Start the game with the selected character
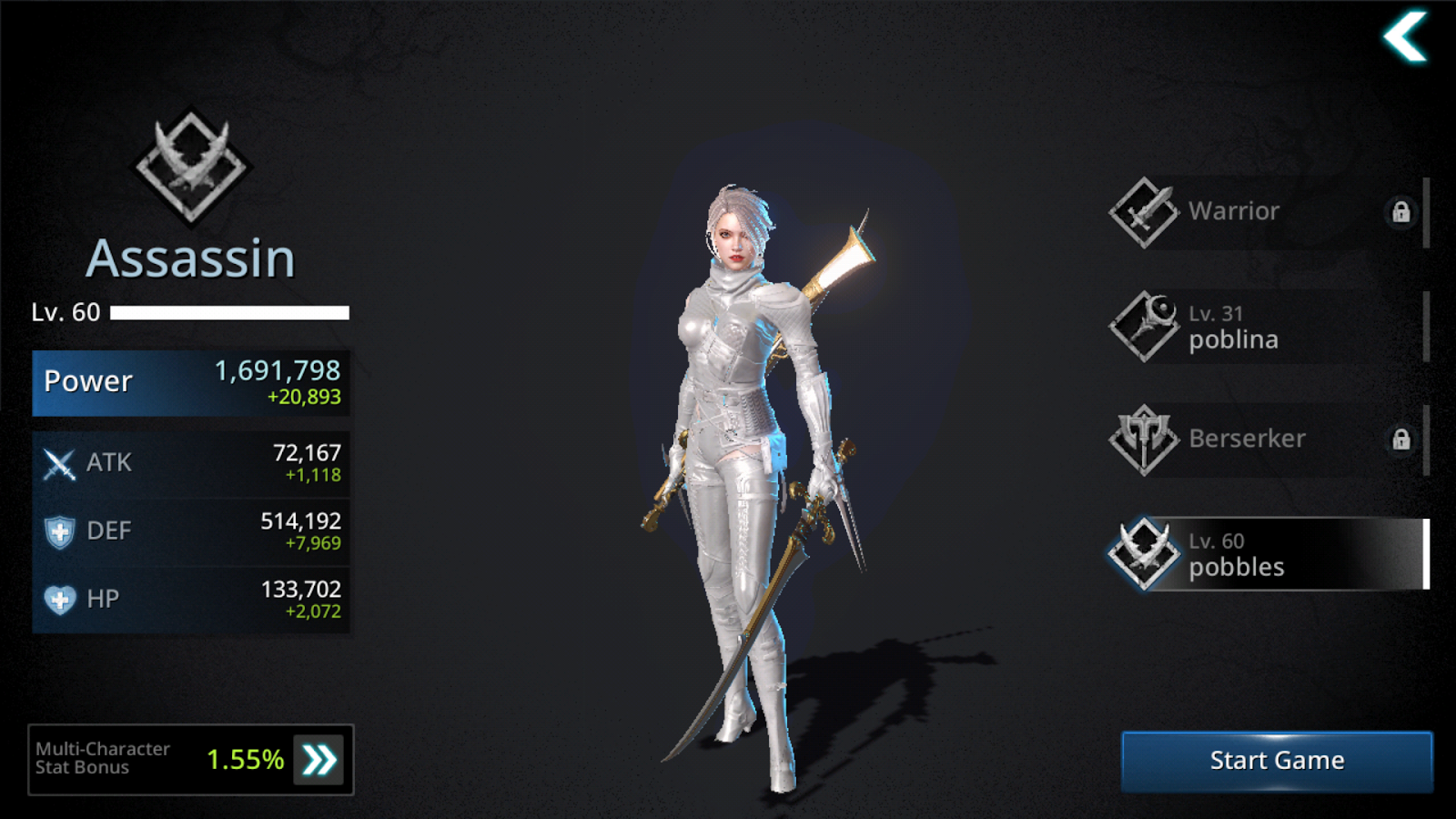The height and width of the screenshot is (819, 1456). click(1276, 761)
